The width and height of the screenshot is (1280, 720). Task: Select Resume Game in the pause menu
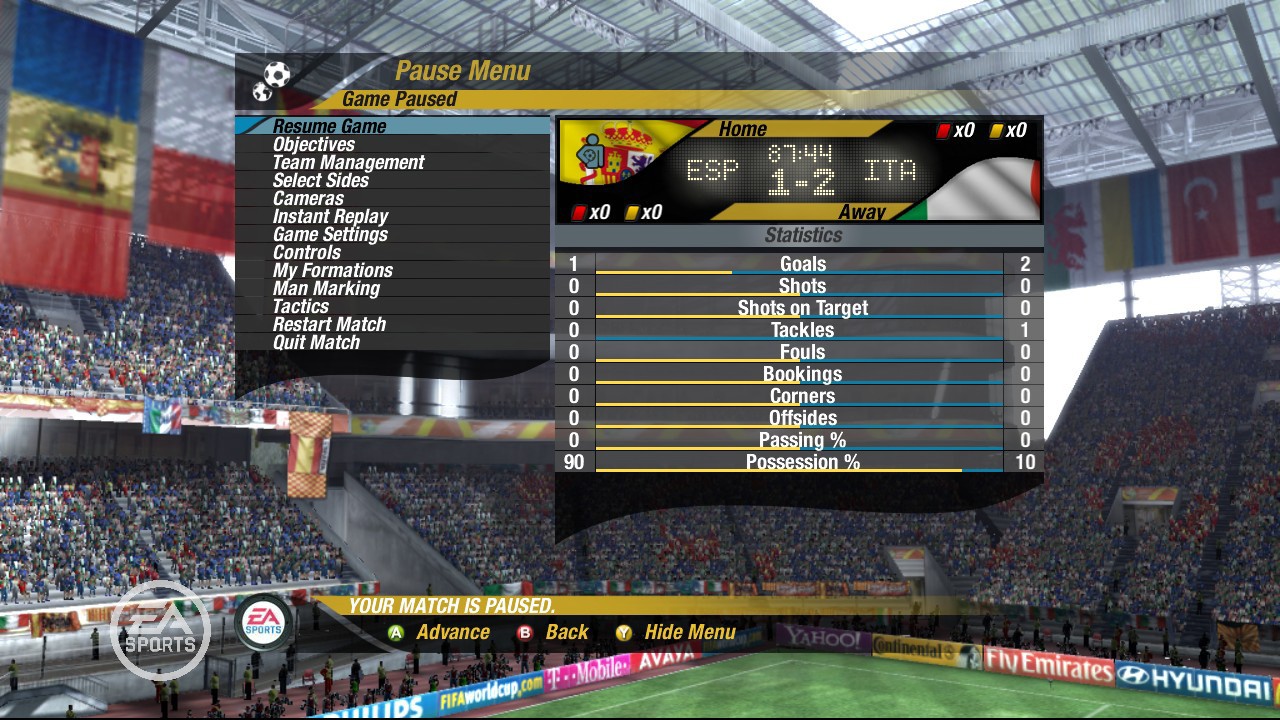(x=329, y=127)
